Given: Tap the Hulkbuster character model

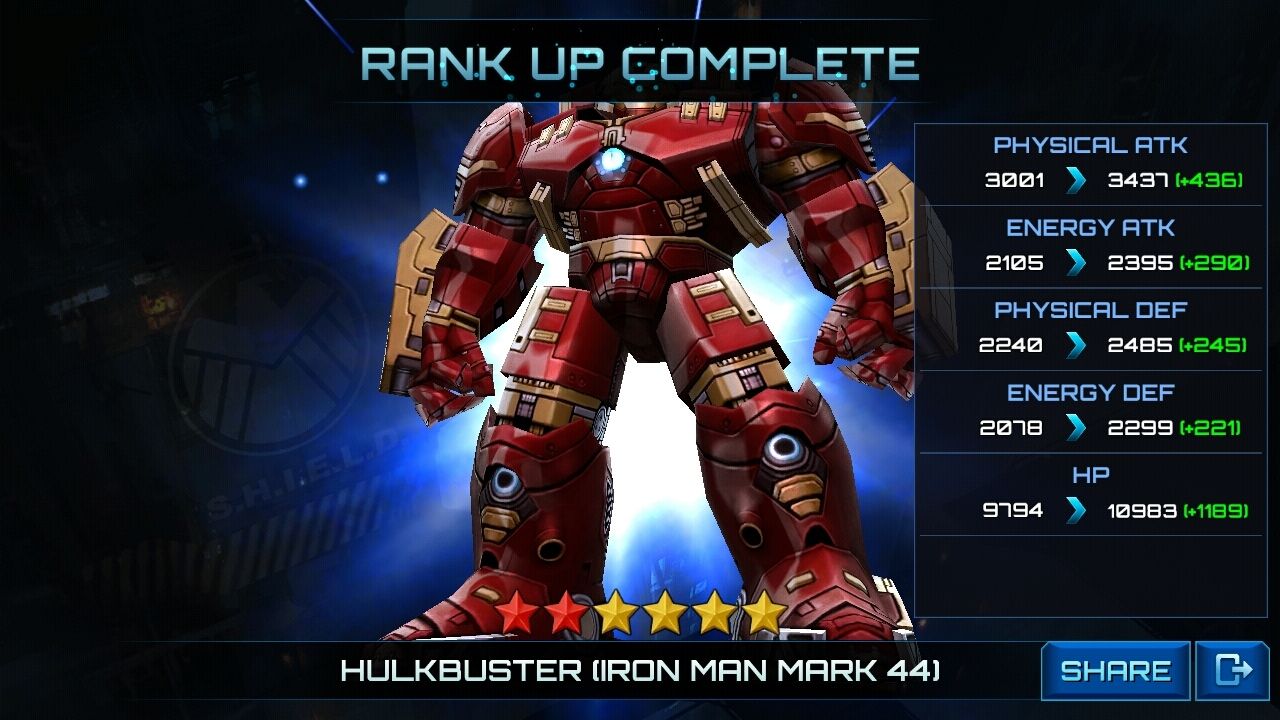Looking at the screenshot, I should [620, 350].
